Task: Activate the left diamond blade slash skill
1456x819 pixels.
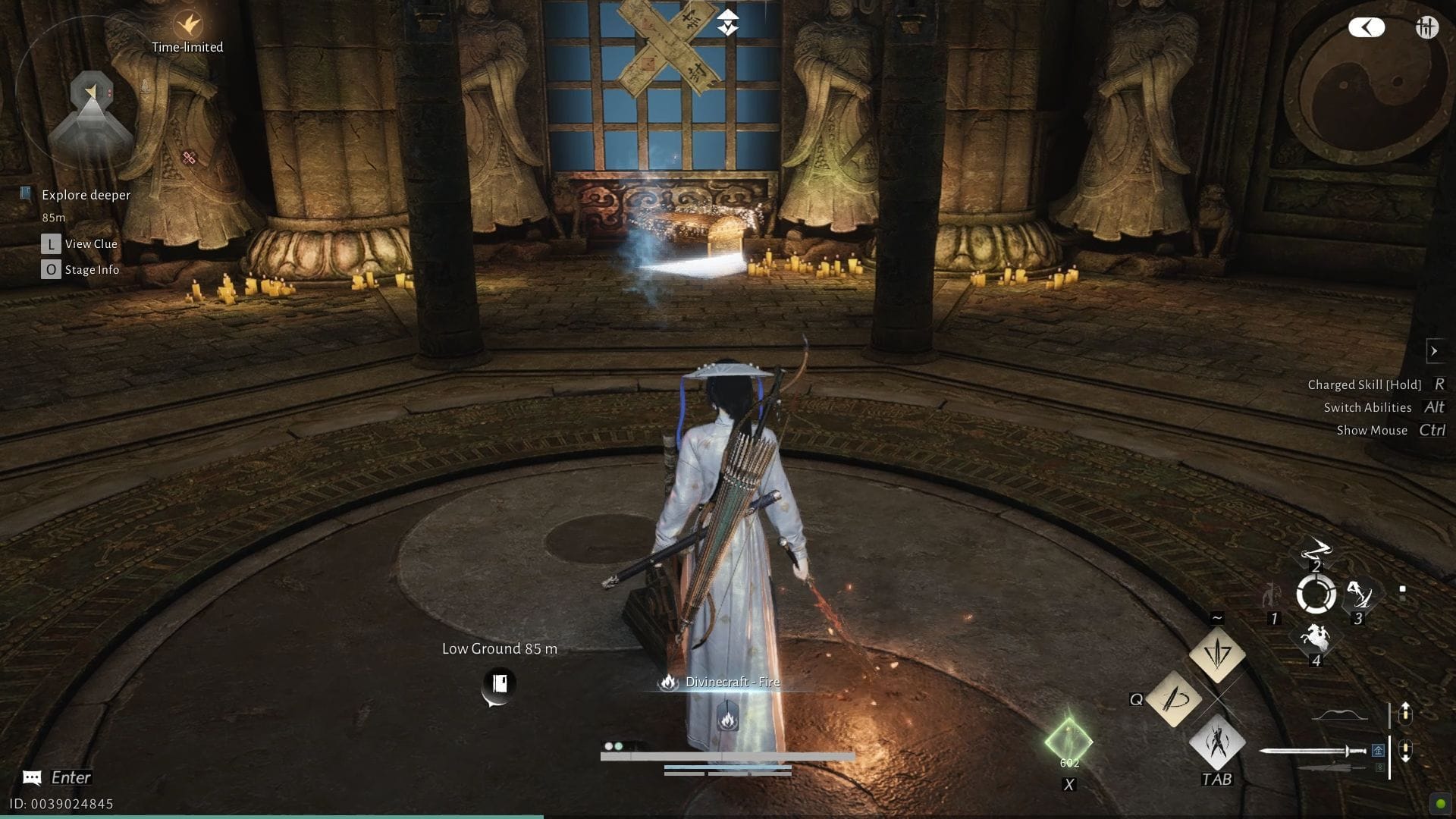Action: point(1174,698)
